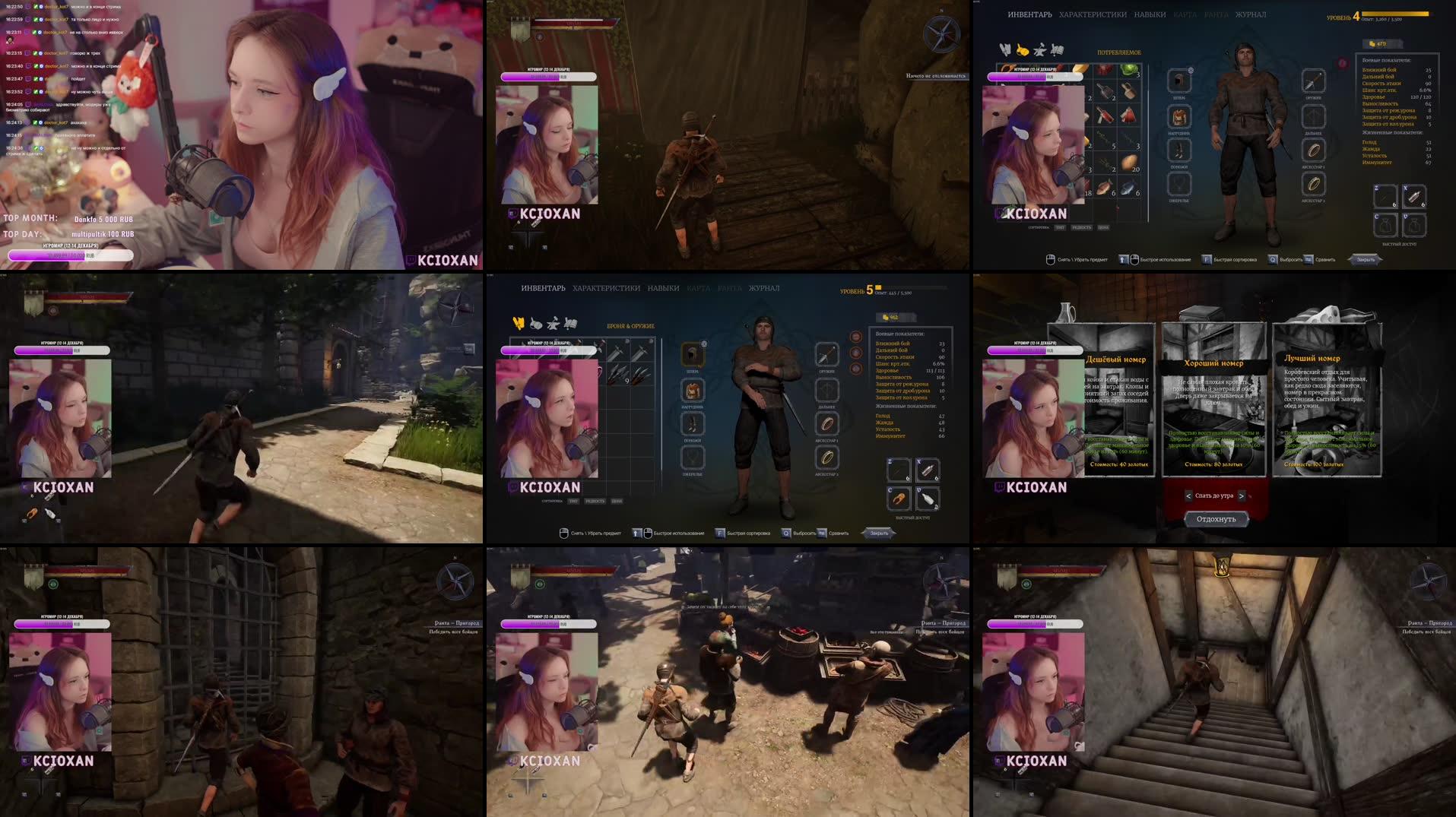Viewport: 1456px width, 817px height.
Task: Click the left arrow beside Спать до утра
Action: 1188,496
